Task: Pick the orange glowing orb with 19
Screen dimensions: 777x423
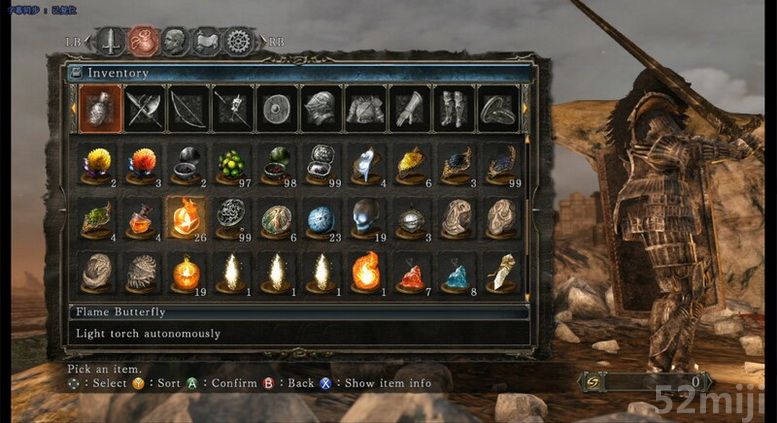Action: click(187, 272)
